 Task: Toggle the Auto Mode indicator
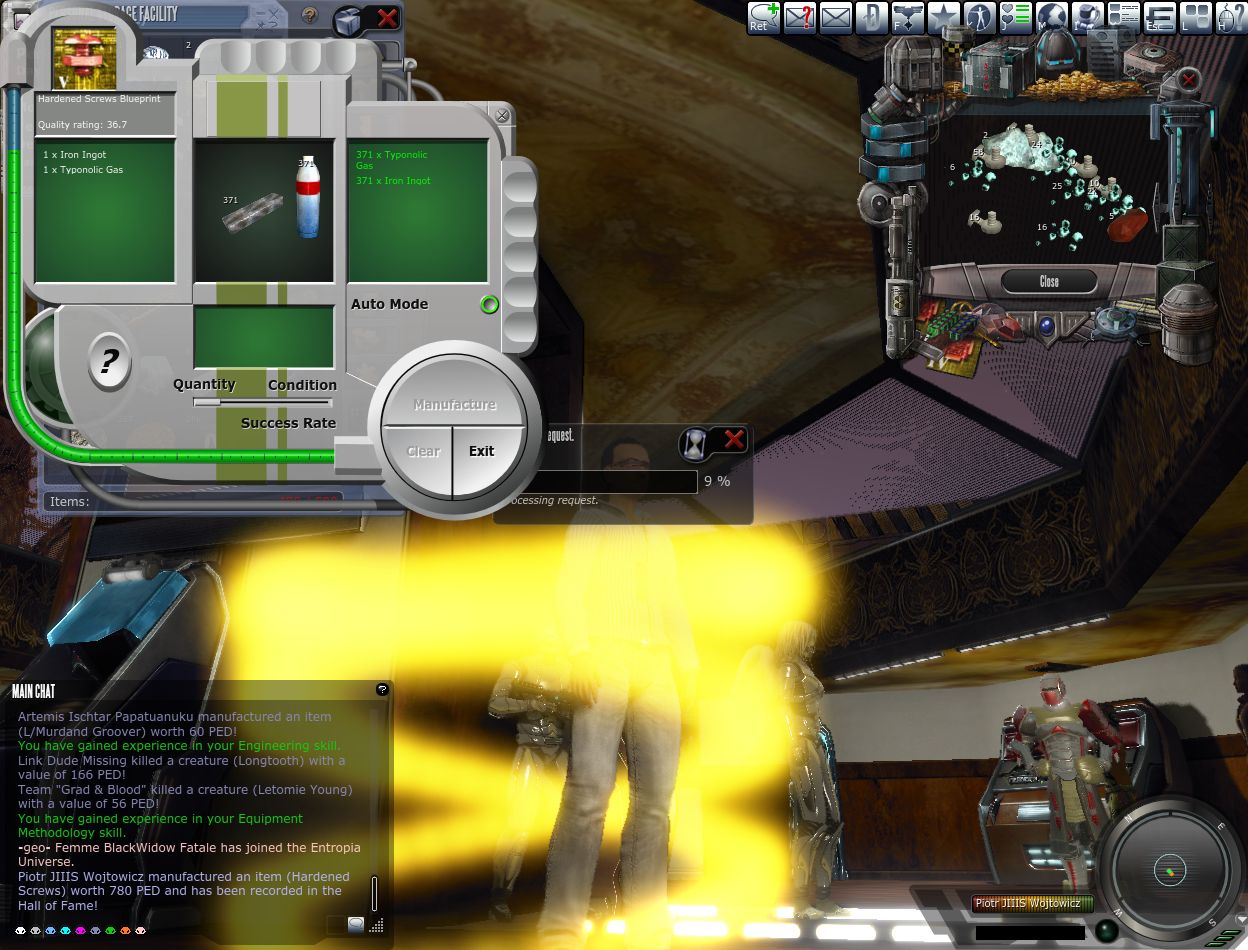coord(489,304)
